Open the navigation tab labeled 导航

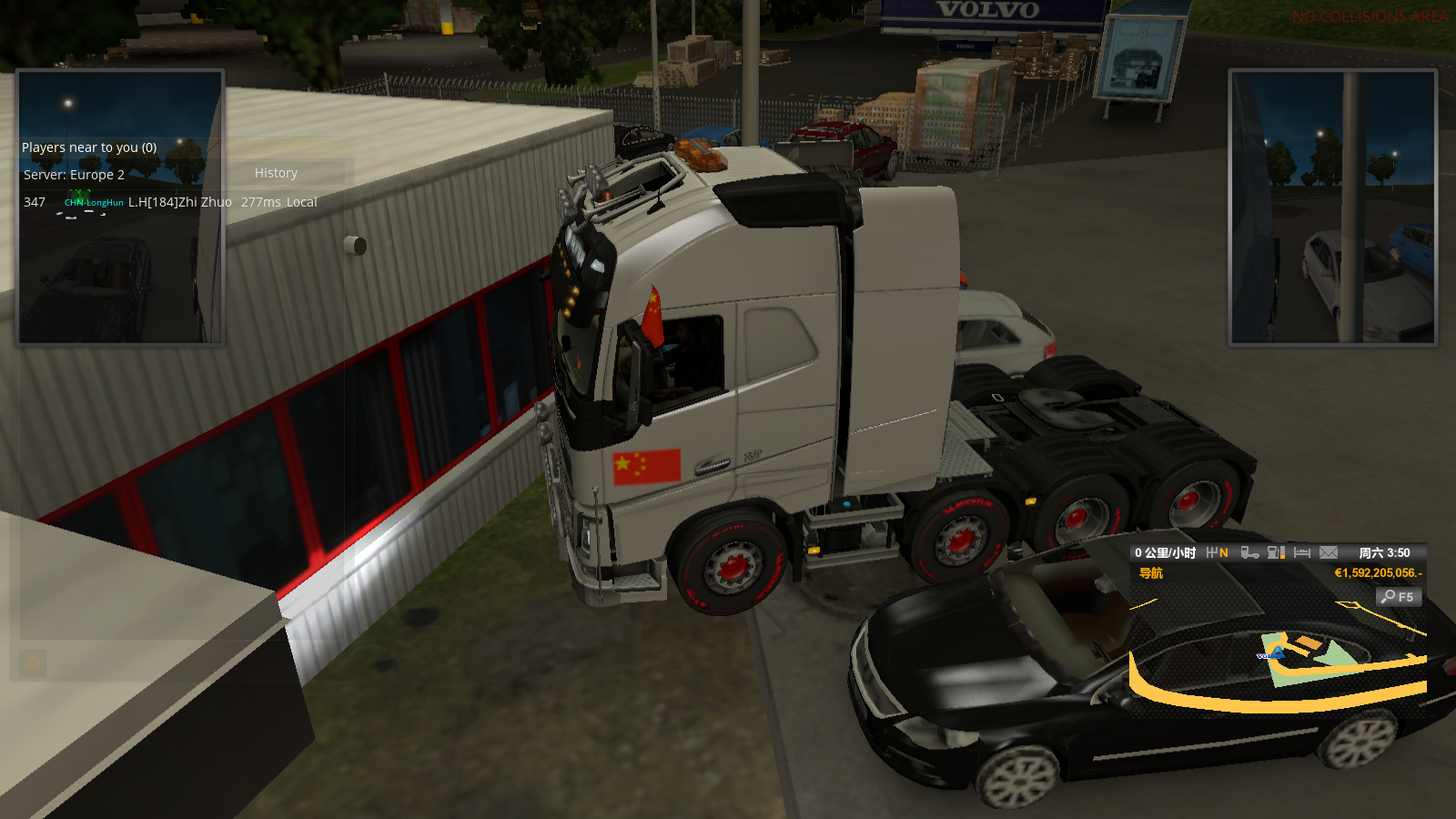click(1151, 573)
